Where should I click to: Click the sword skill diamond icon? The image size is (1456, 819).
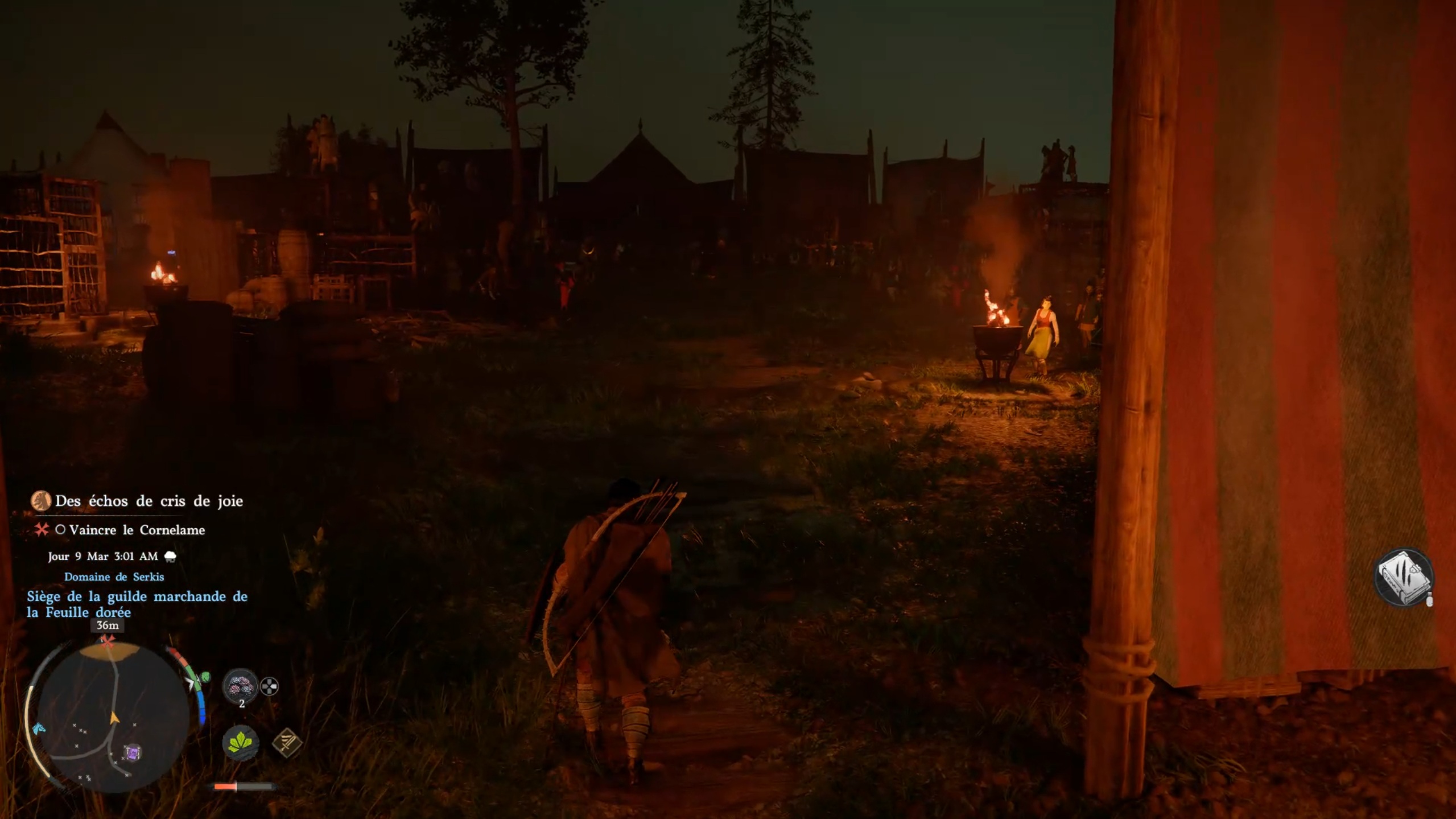287,742
